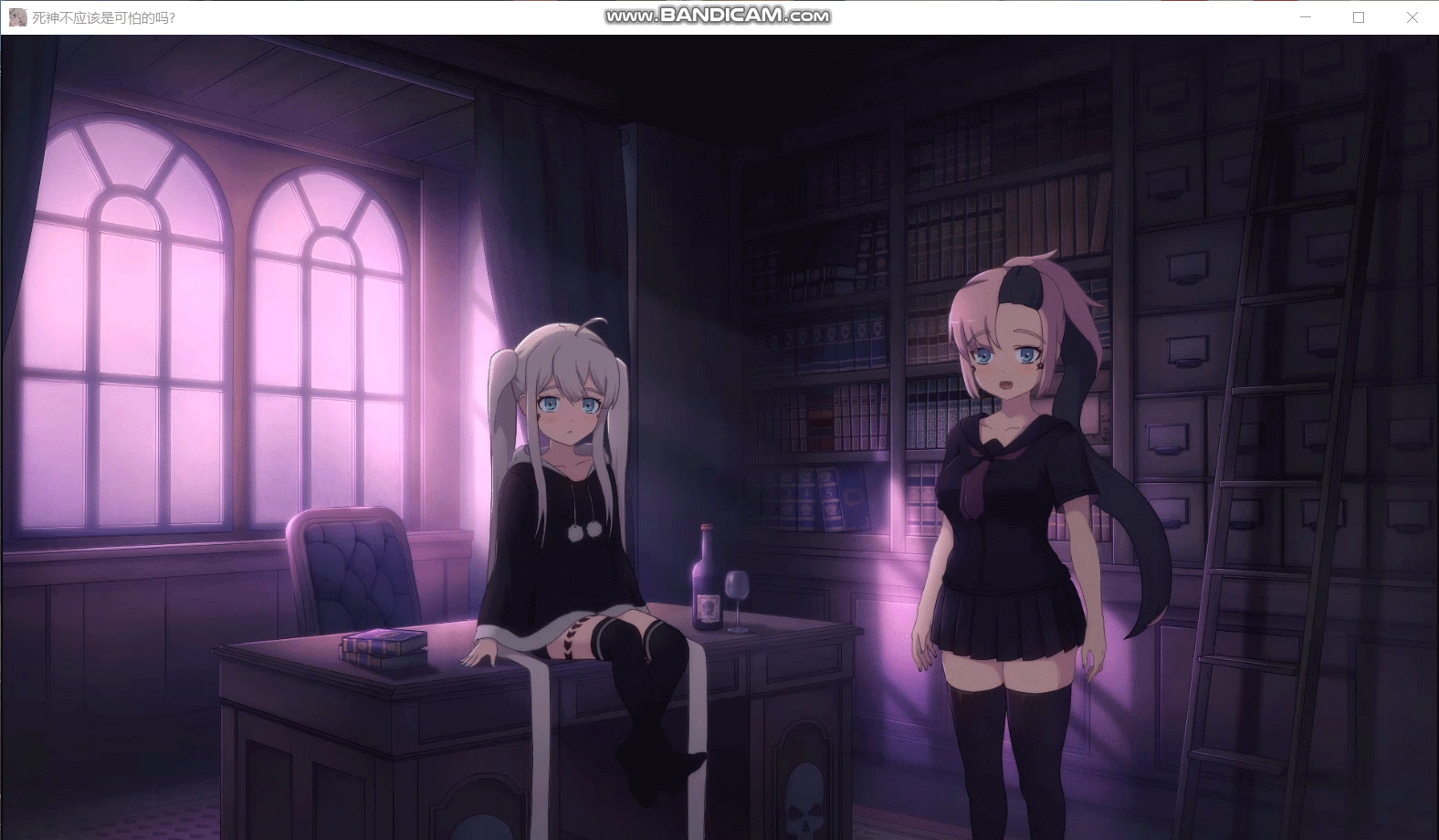Close the visual novel window
This screenshot has height=840, width=1439.
pyautogui.click(x=1411, y=16)
